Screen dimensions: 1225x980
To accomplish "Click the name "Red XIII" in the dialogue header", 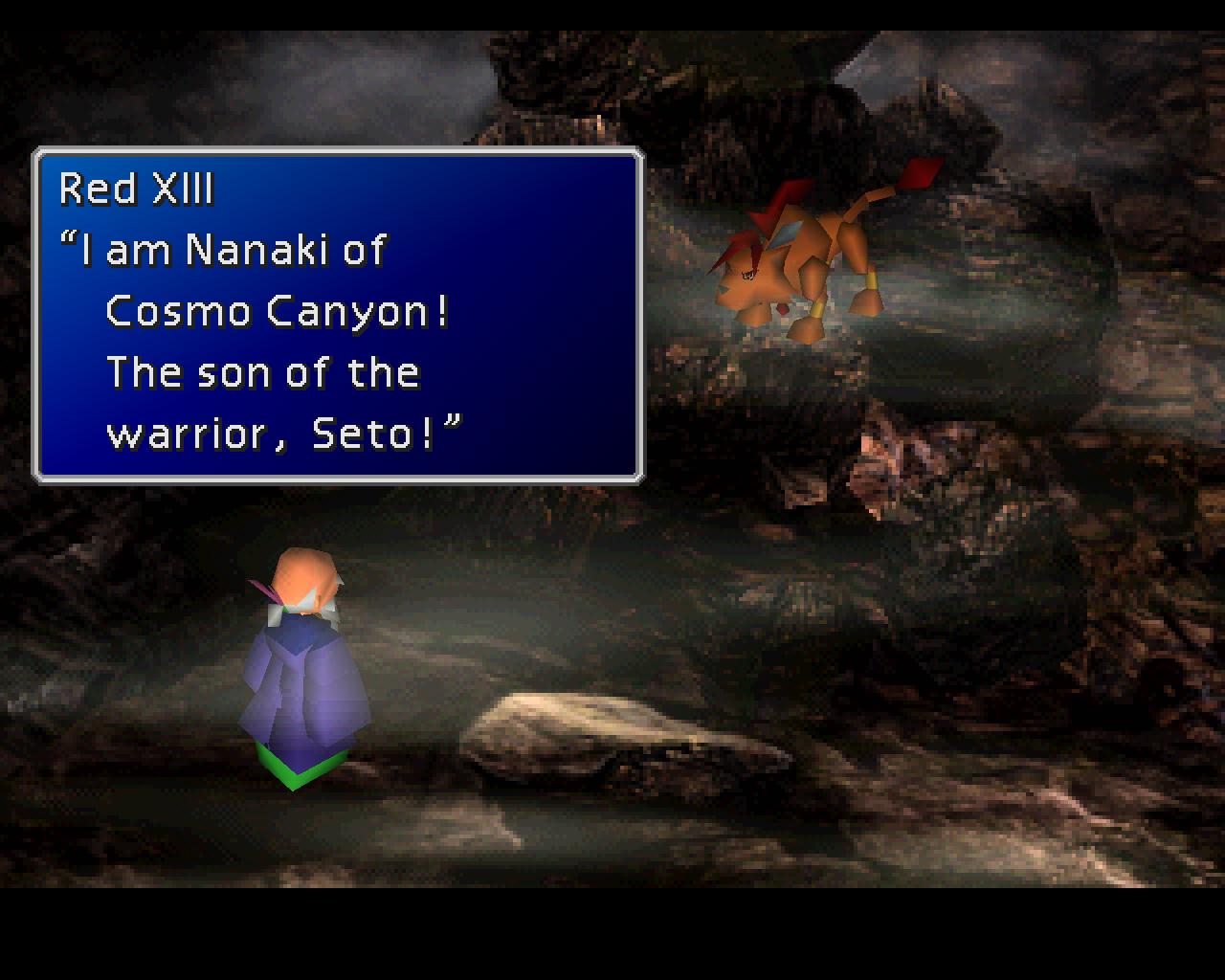I will click(137, 189).
